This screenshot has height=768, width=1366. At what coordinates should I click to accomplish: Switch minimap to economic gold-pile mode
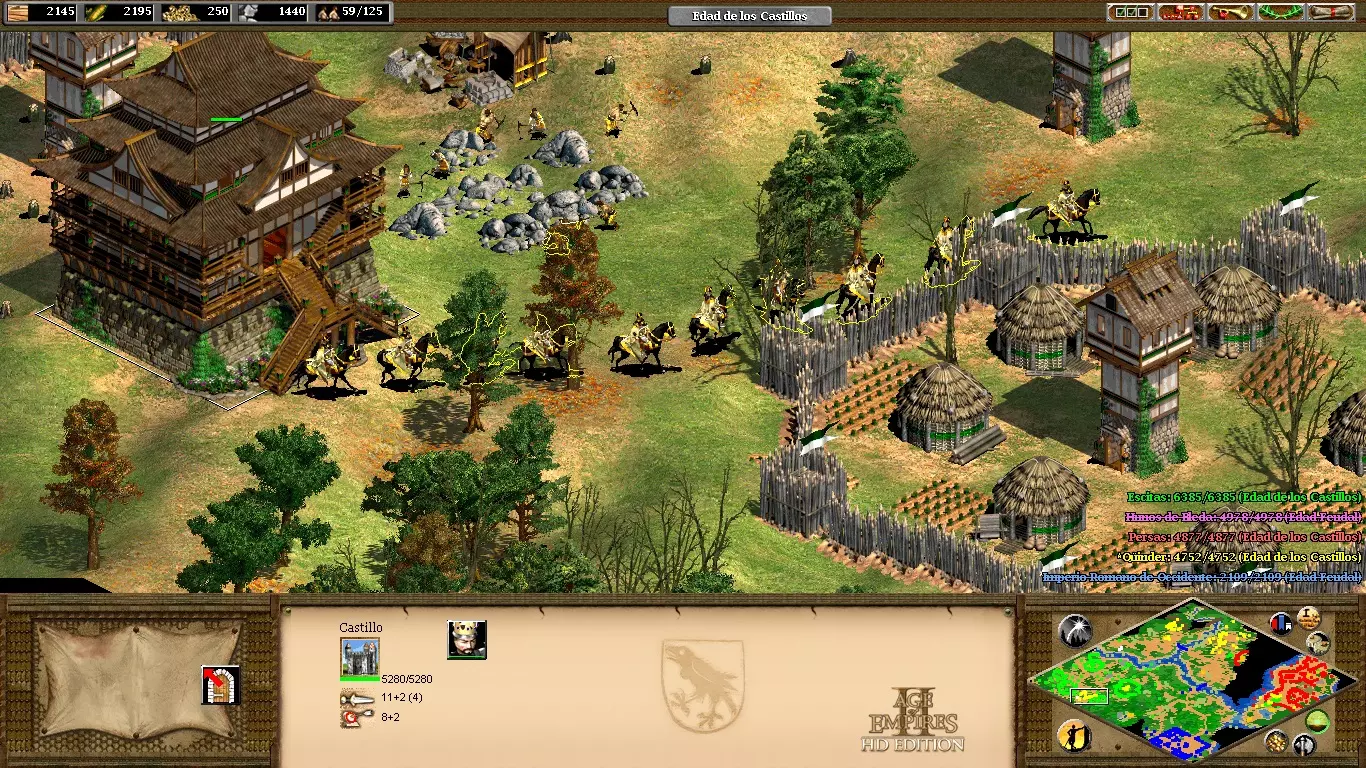(1276, 741)
